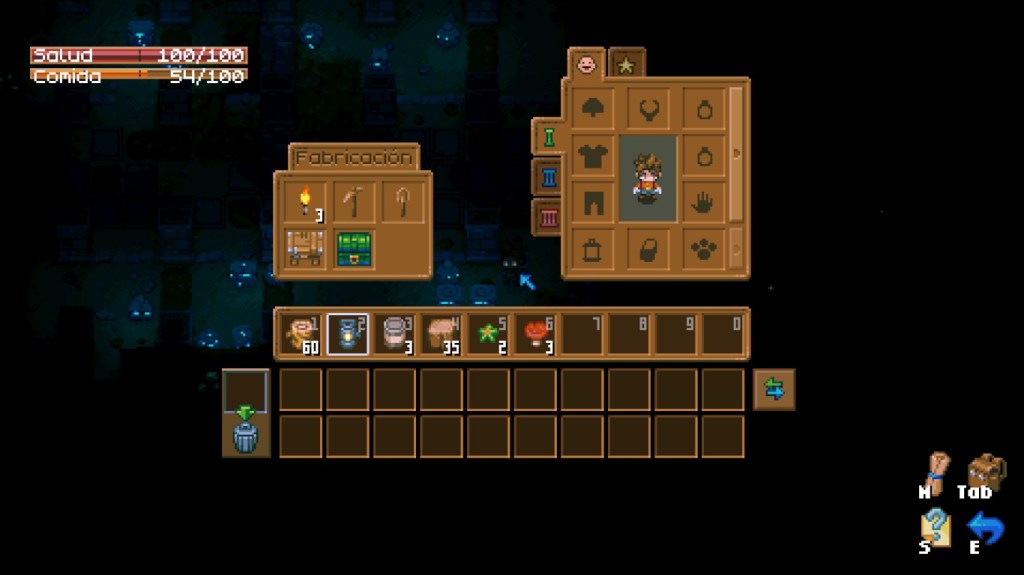The width and height of the screenshot is (1024, 575).
Task: Select the off-hand equipment slot
Action: click(704, 203)
